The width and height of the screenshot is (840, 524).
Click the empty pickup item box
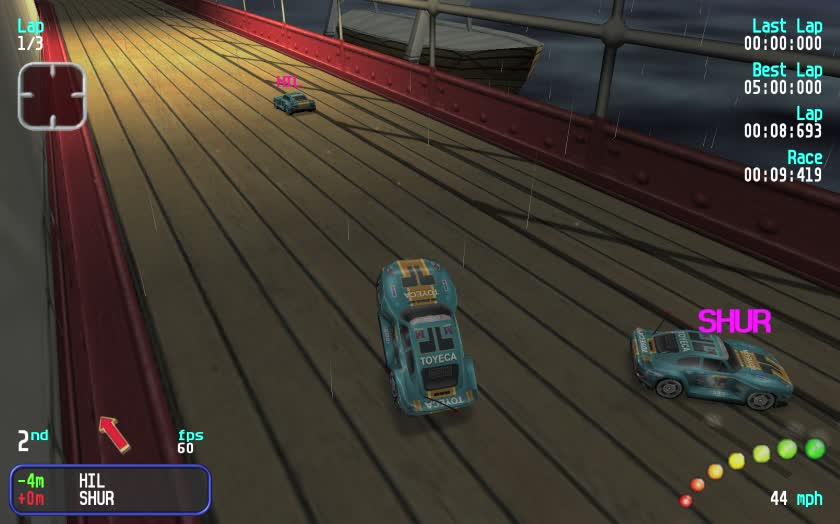click(51, 96)
